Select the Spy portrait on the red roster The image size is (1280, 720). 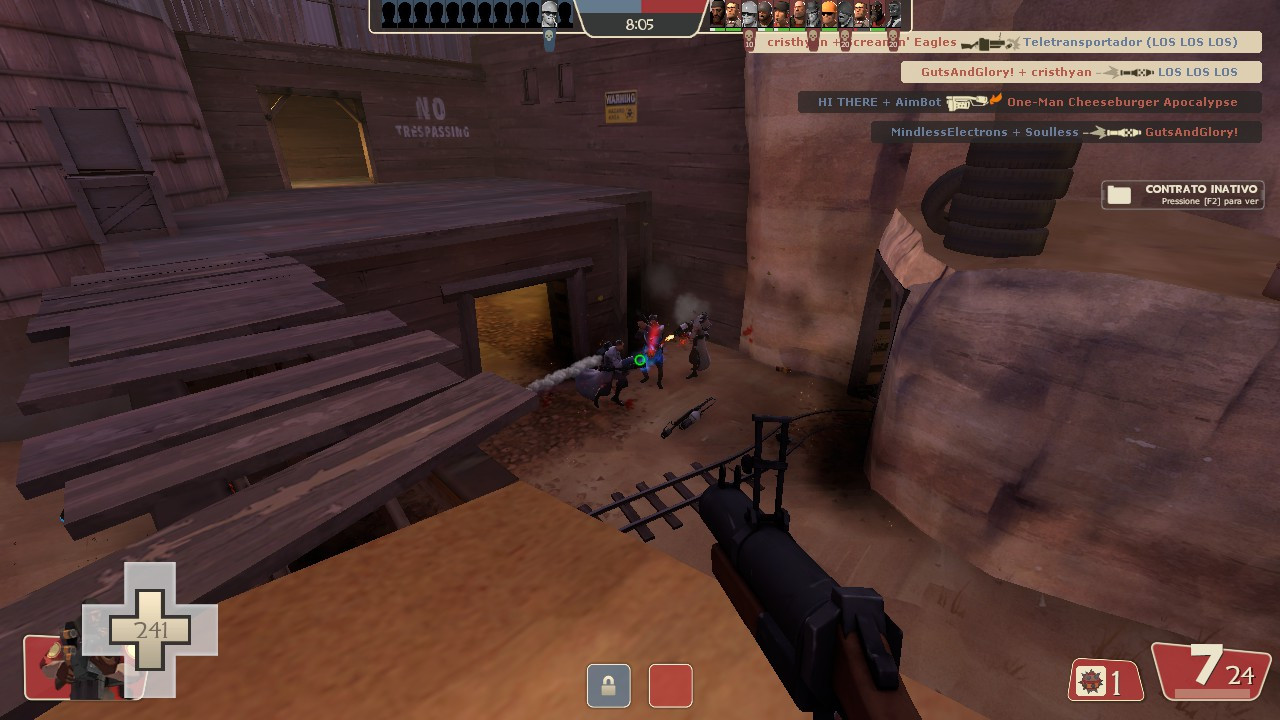894,14
